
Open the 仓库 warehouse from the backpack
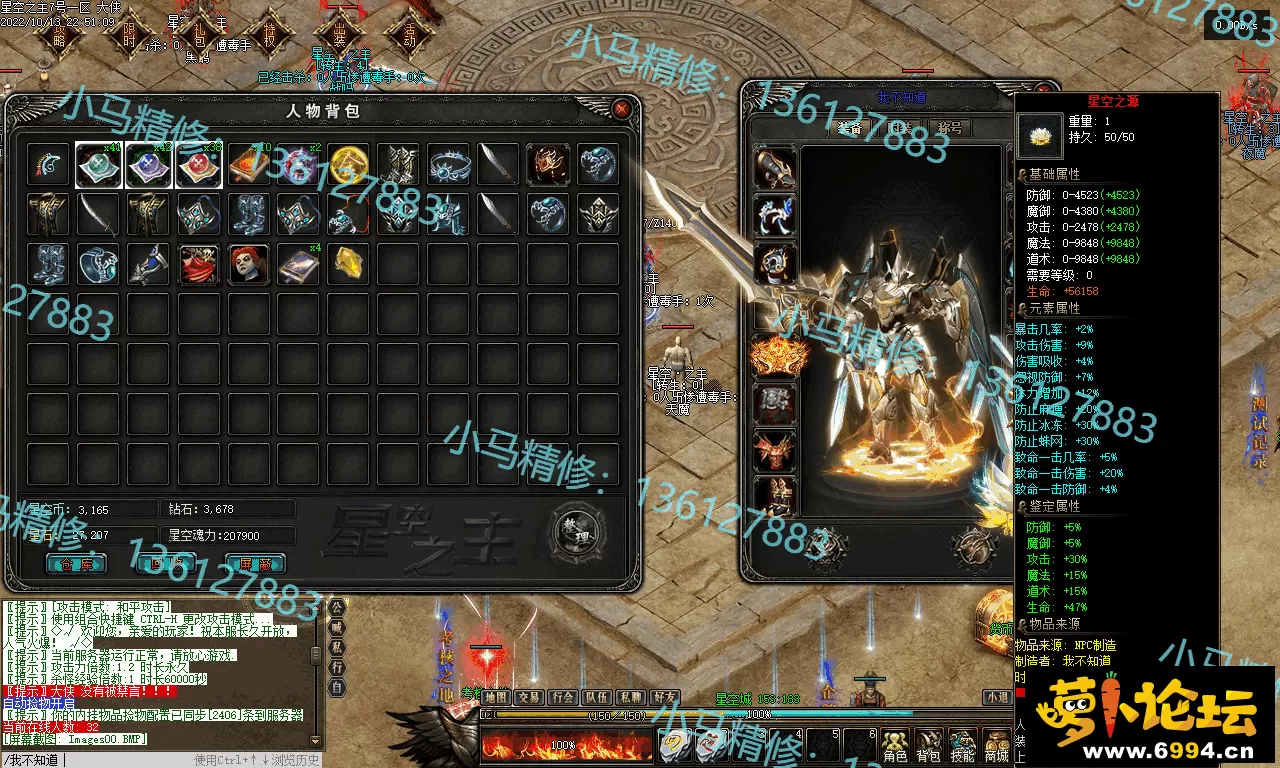76,563
